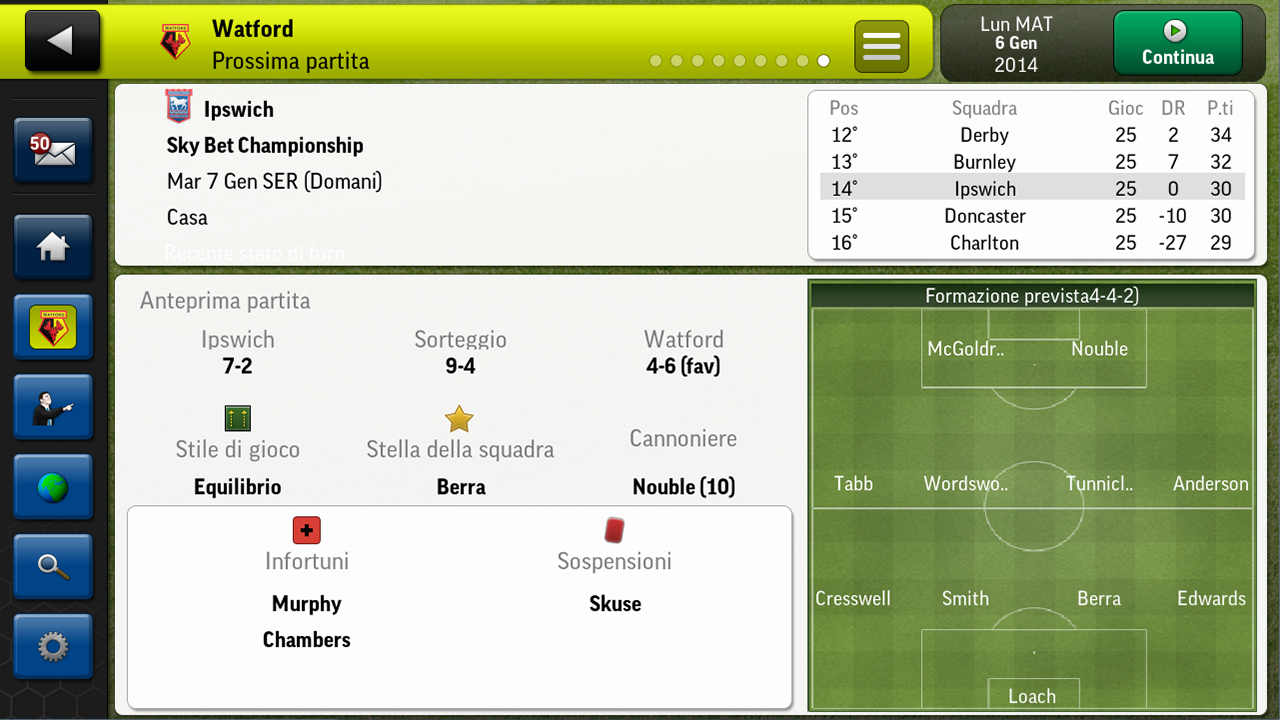Screen dimensions: 1280x720
Task: Open the settings gear icon
Action: (53, 647)
